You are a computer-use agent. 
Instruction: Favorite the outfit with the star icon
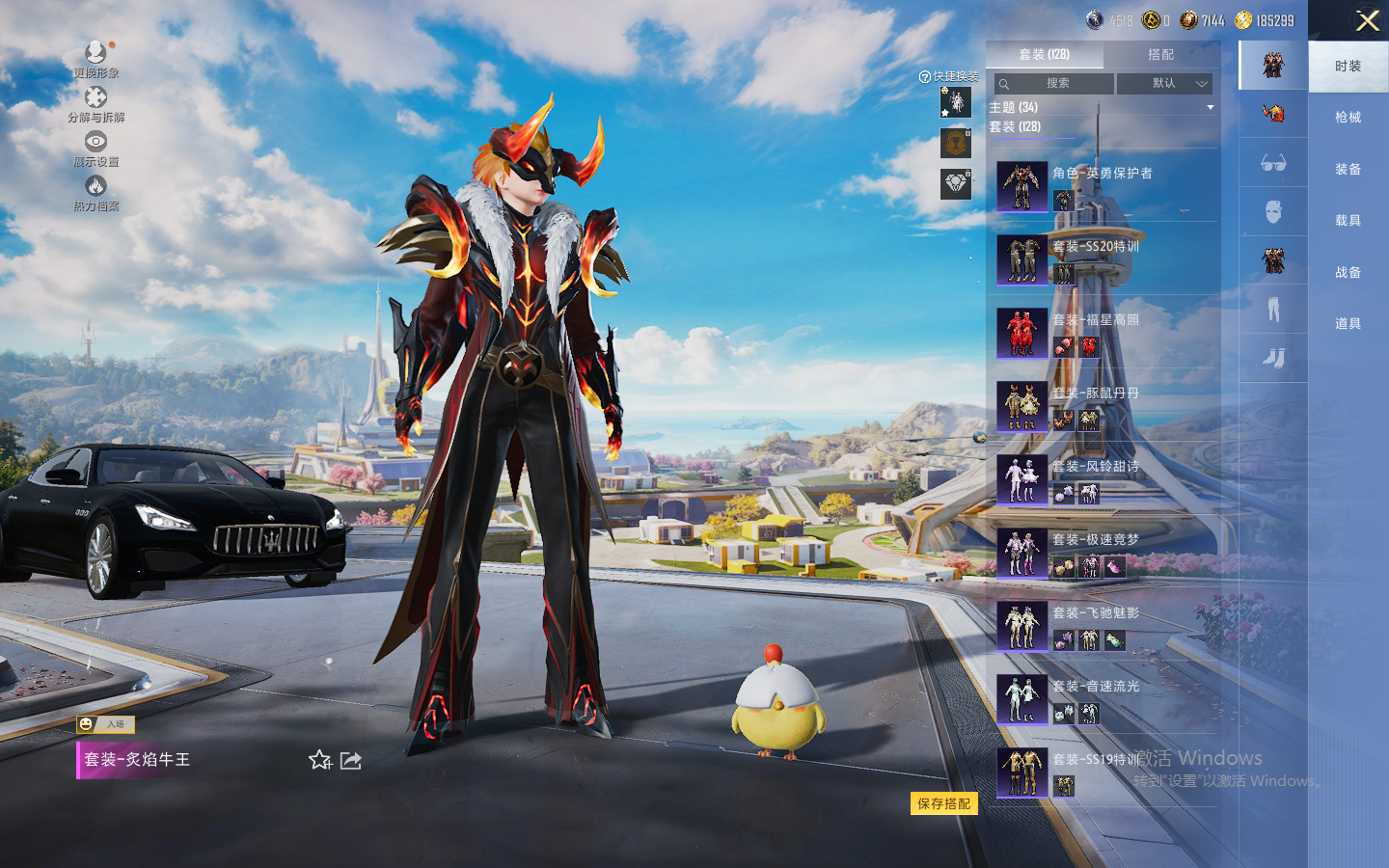[320, 760]
